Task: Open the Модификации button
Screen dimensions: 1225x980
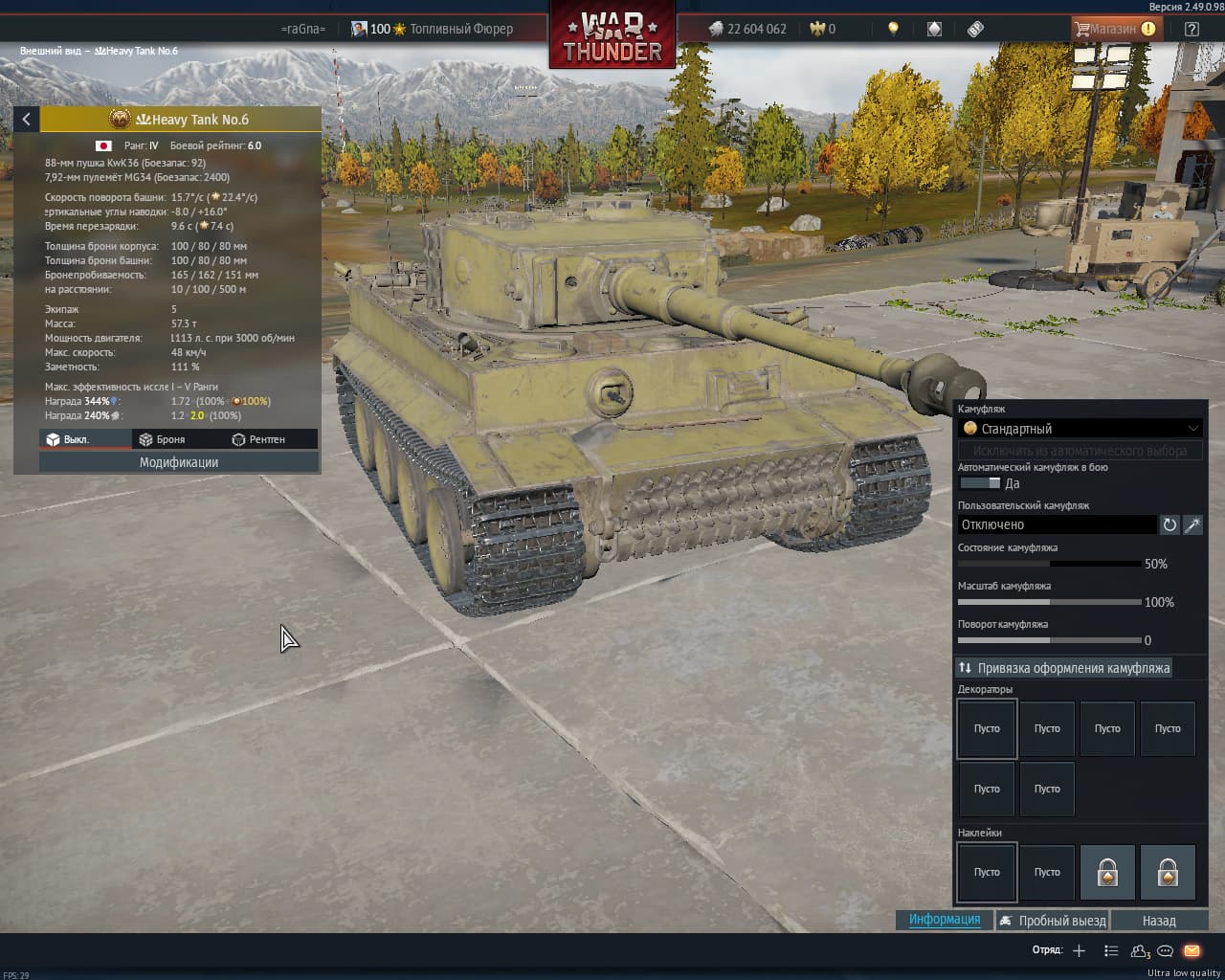Action: [x=179, y=462]
